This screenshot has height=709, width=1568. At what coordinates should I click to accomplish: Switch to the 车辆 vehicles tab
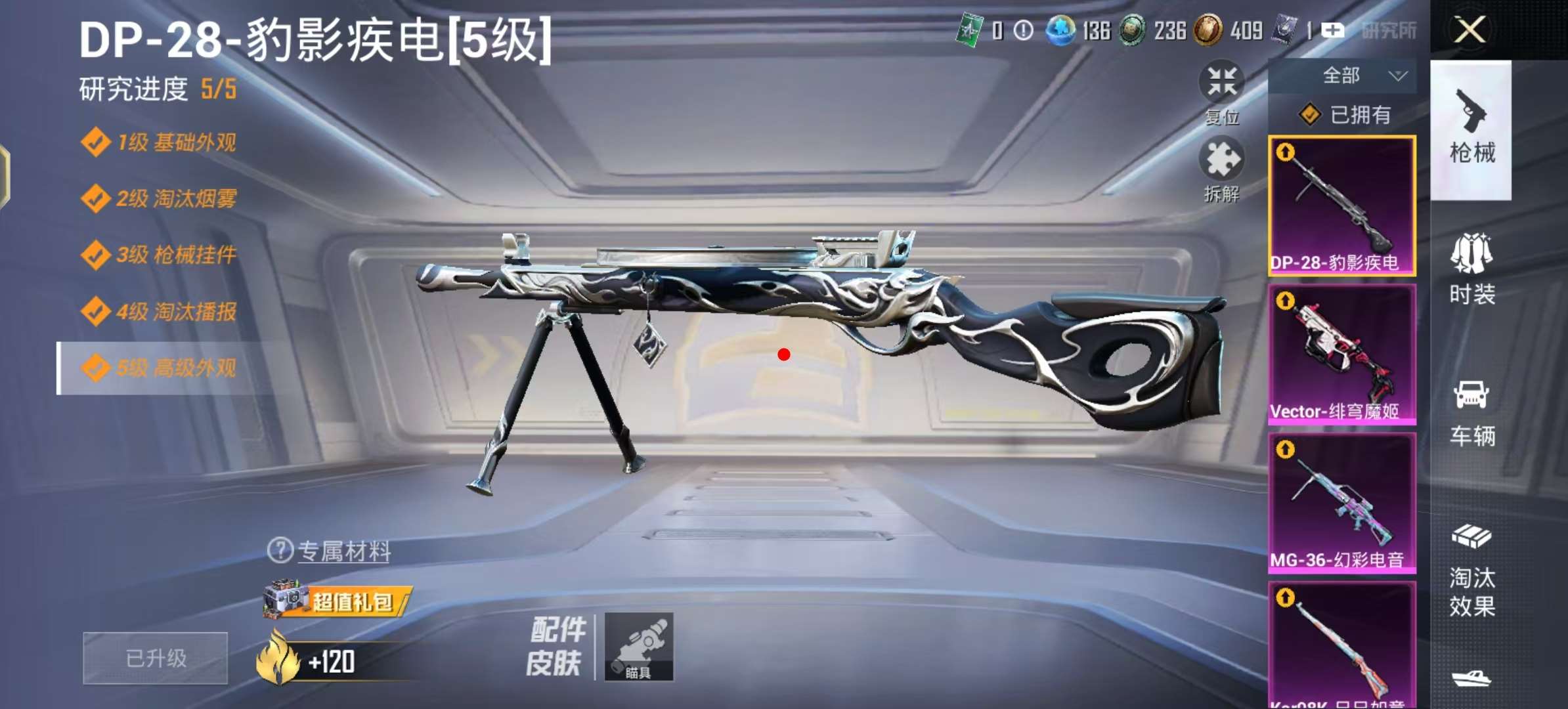1471,414
